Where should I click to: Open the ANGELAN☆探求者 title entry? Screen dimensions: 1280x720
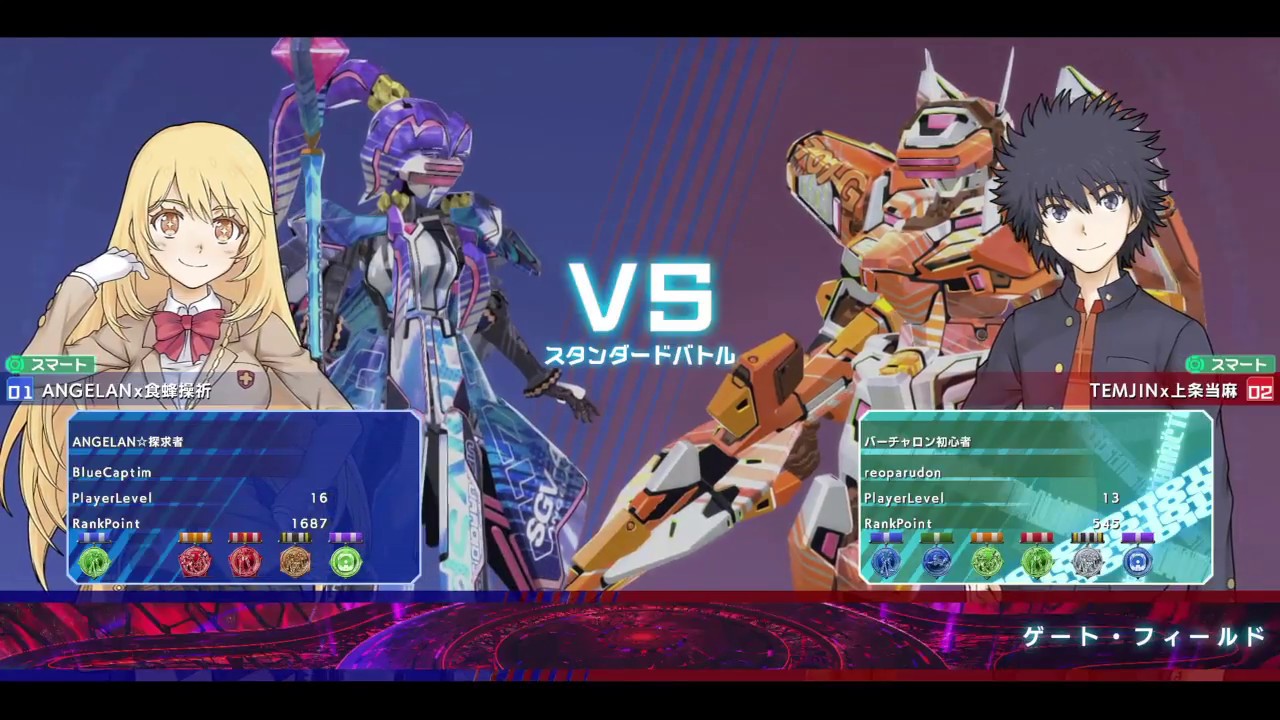pyautogui.click(x=130, y=441)
